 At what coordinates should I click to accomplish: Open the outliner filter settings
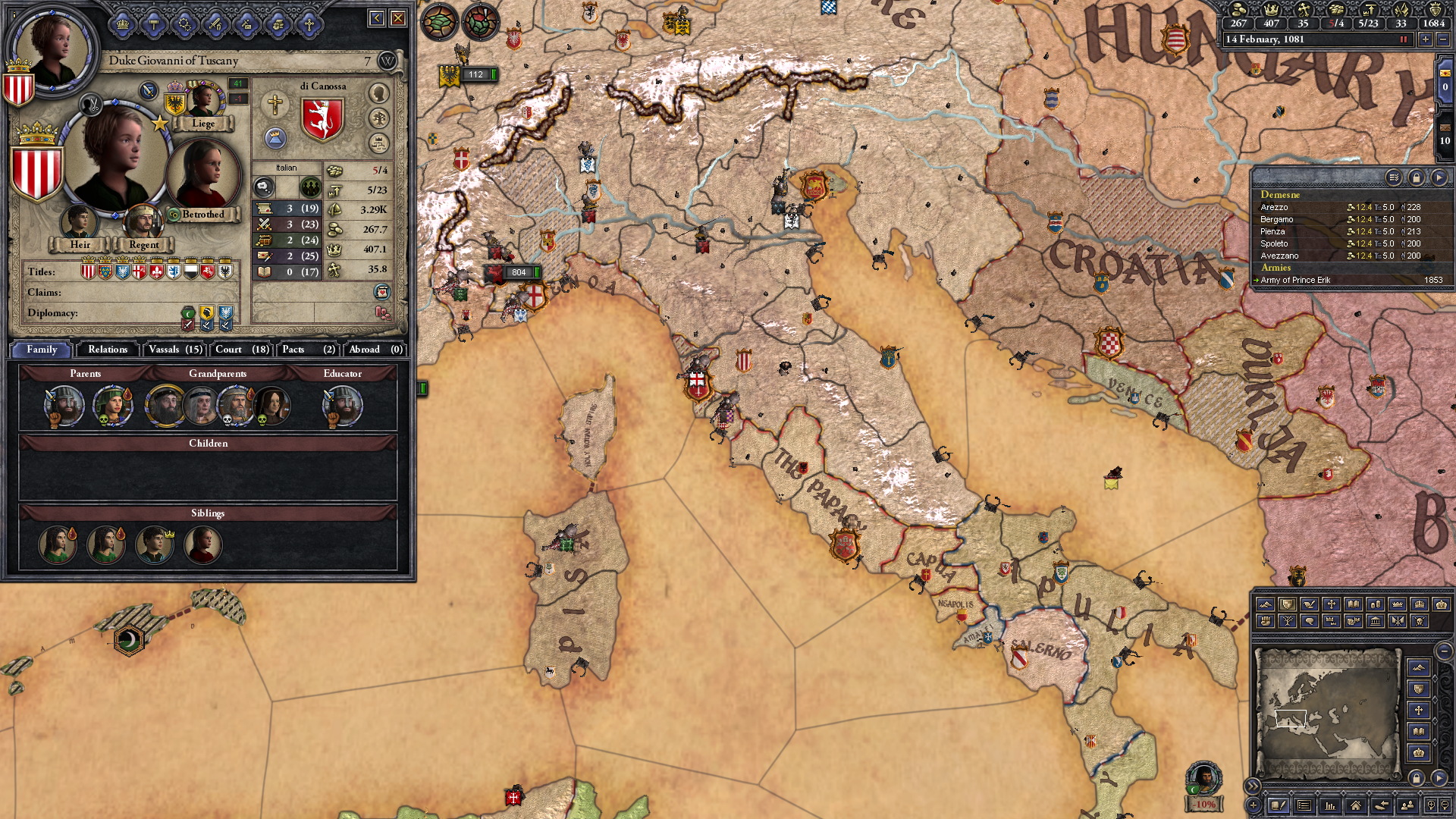(x=1394, y=177)
